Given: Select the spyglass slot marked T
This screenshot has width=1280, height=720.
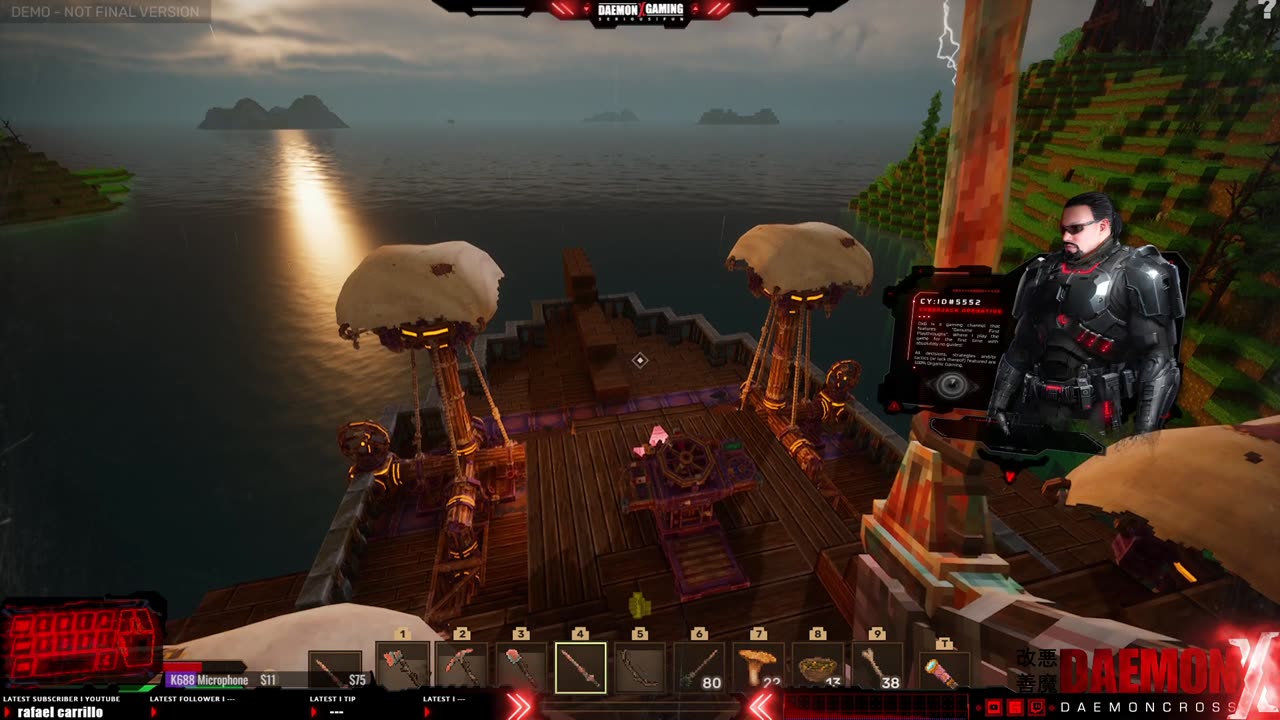Looking at the screenshot, I should (x=944, y=669).
